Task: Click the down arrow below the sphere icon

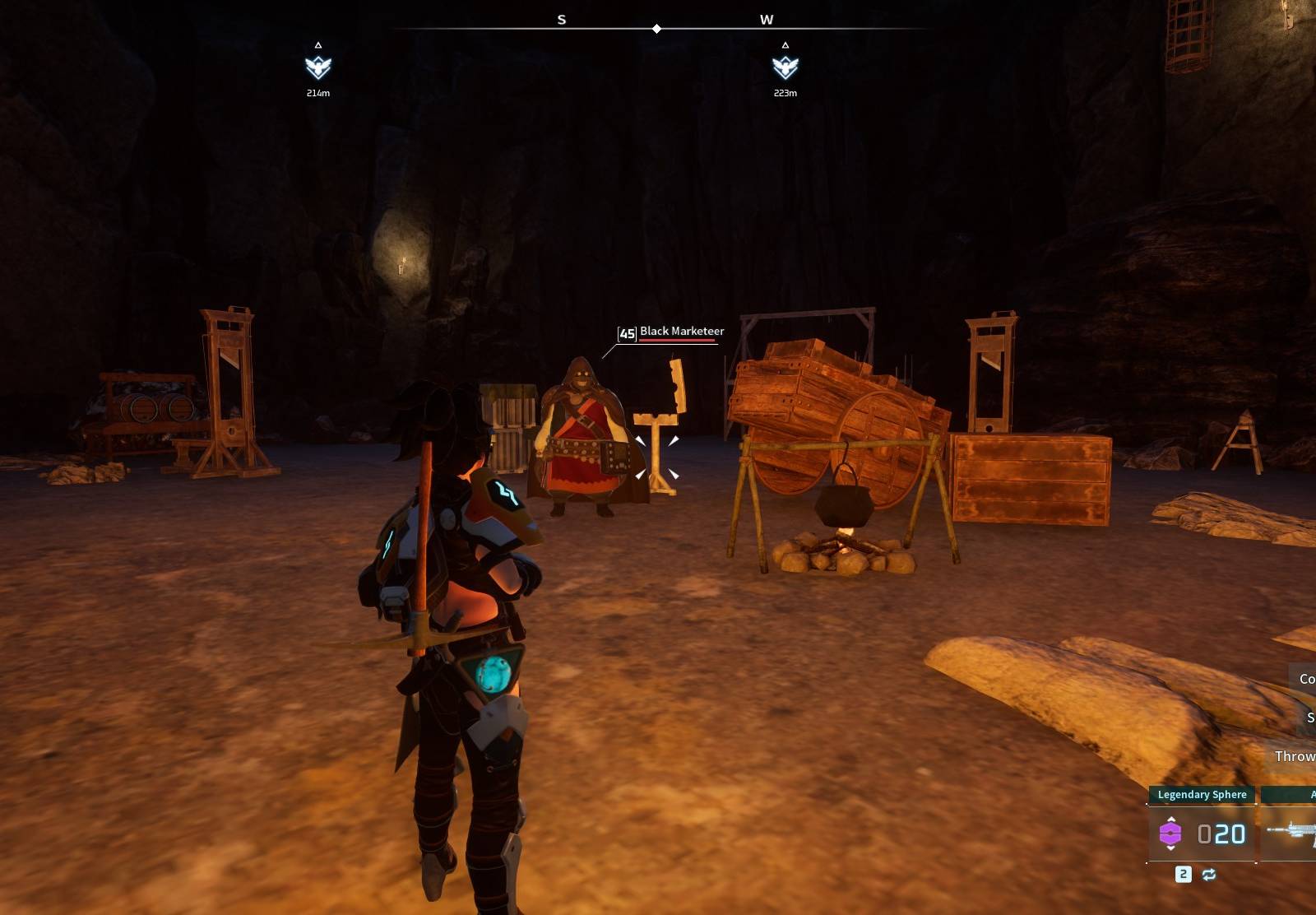Action: (1171, 848)
